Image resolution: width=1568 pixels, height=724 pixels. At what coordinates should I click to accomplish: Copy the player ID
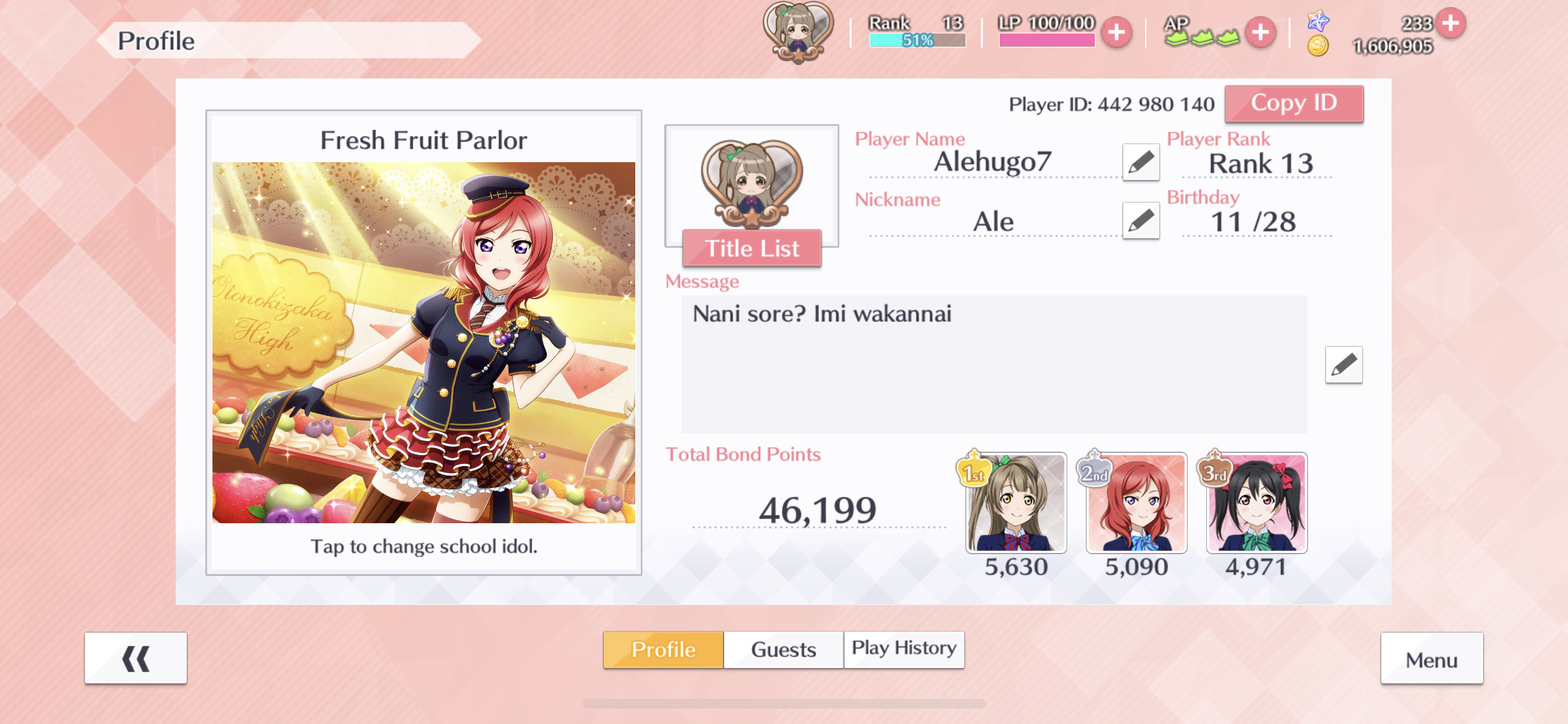pos(1294,104)
